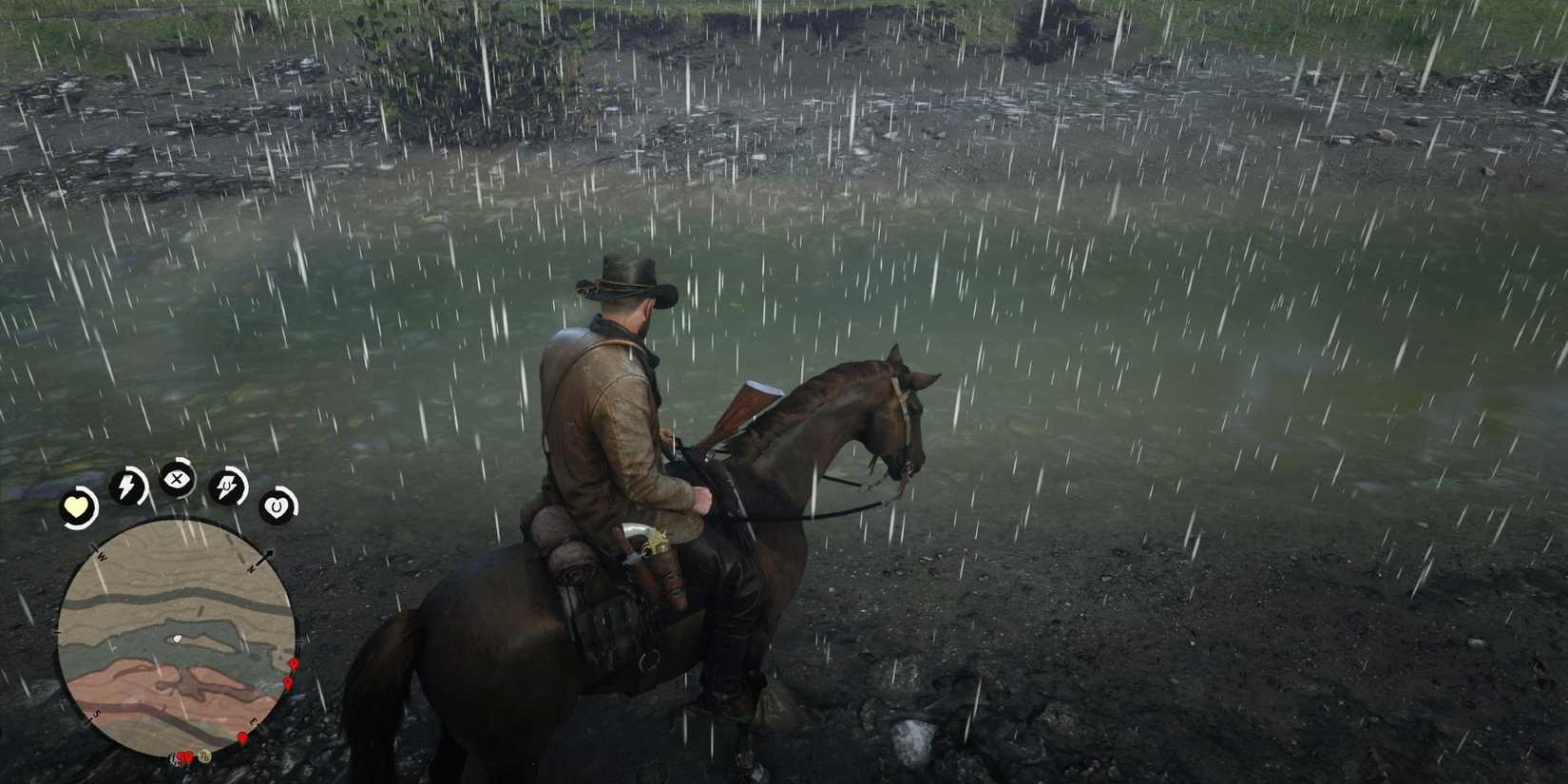Click the yellow blip below the minimap
1568x784 pixels.
204,755
